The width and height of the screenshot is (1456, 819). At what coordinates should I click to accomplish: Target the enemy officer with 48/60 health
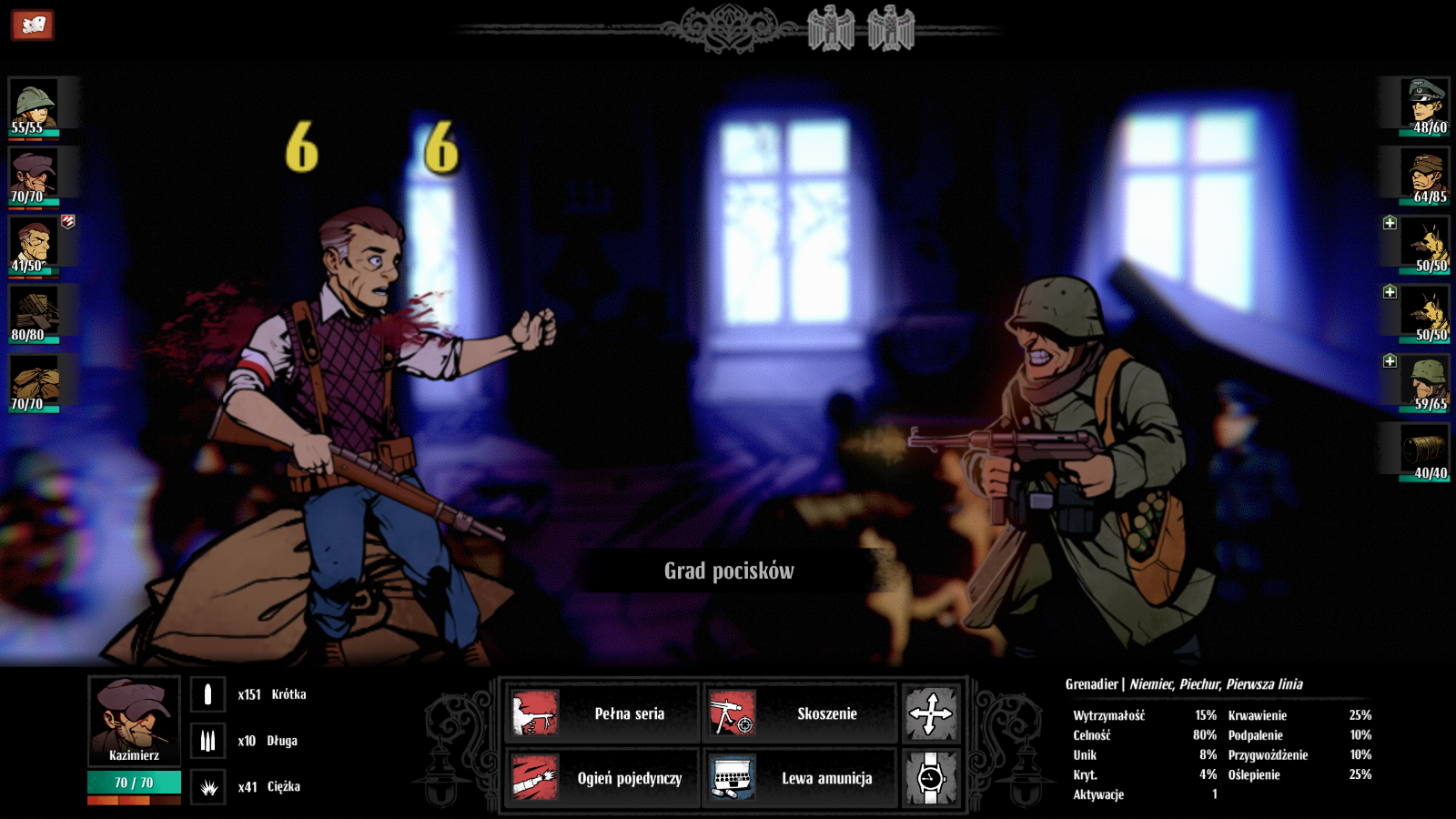(x=1425, y=106)
